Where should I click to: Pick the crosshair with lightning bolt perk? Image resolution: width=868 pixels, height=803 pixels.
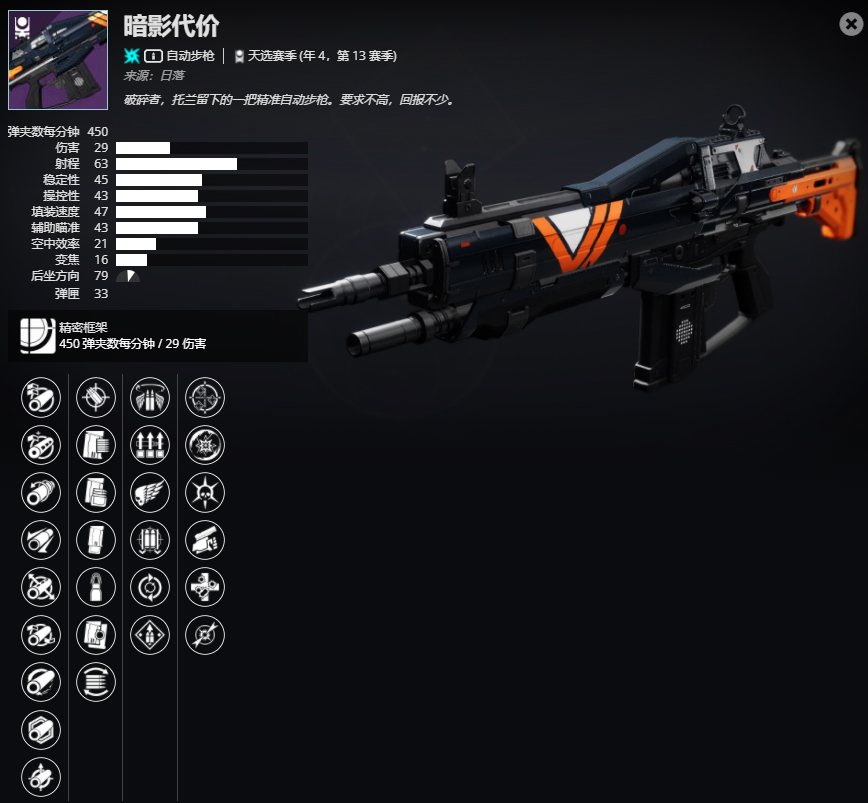click(205, 634)
